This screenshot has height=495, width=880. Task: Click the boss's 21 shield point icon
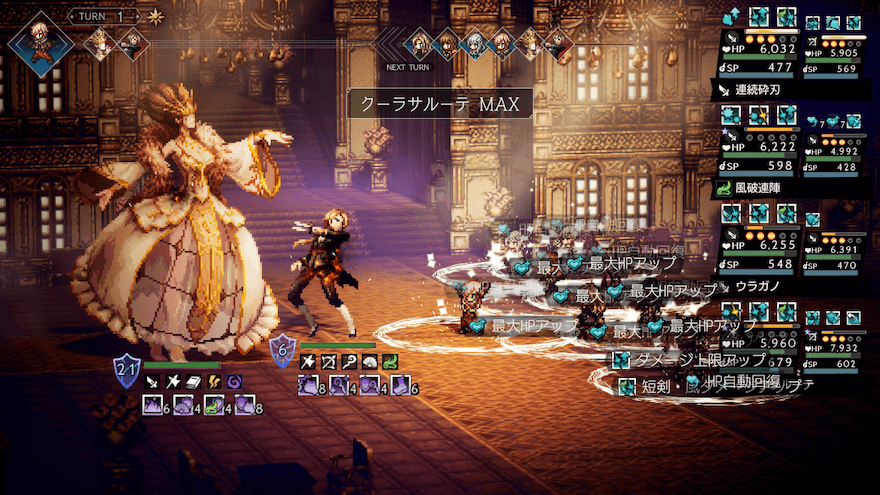click(x=127, y=368)
